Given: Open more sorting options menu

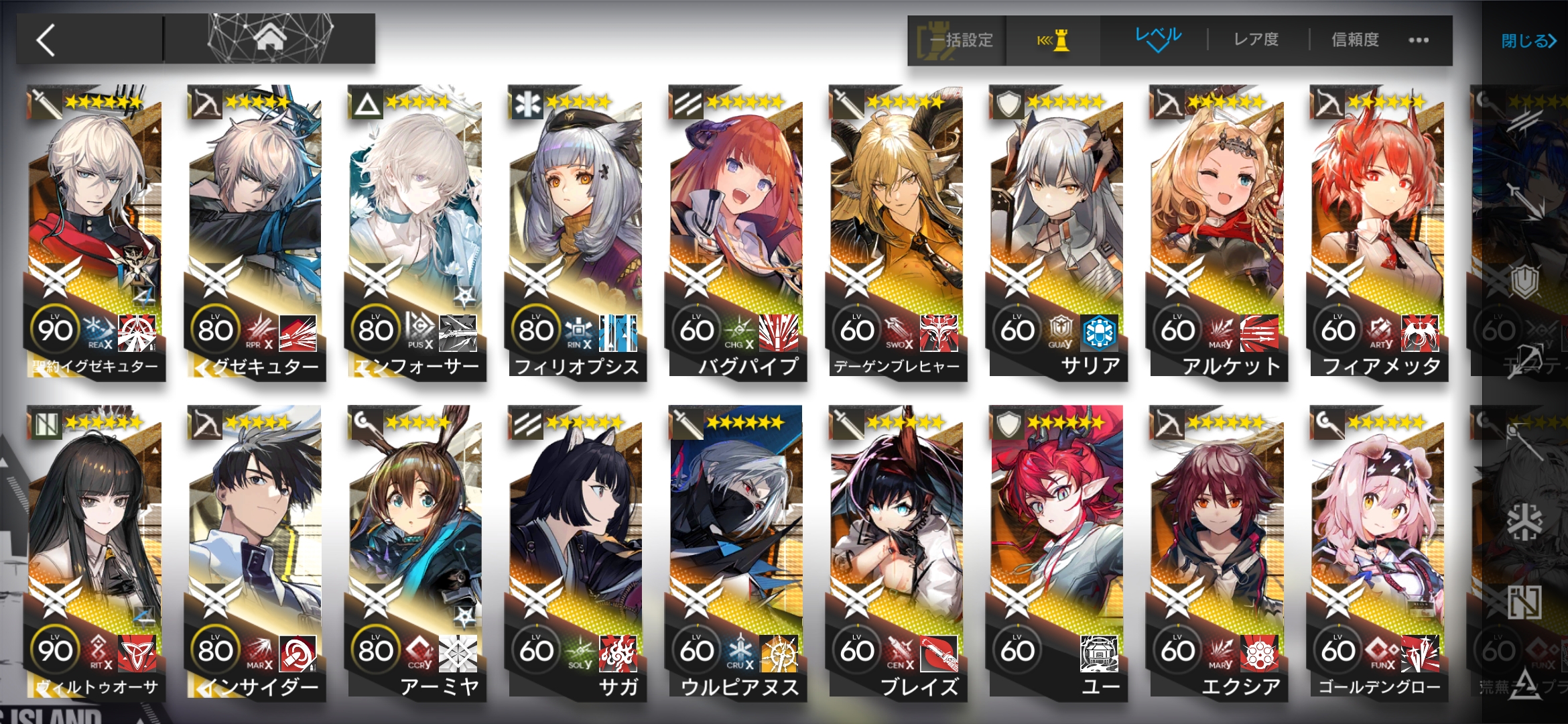Looking at the screenshot, I should click(x=1418, y=40).
